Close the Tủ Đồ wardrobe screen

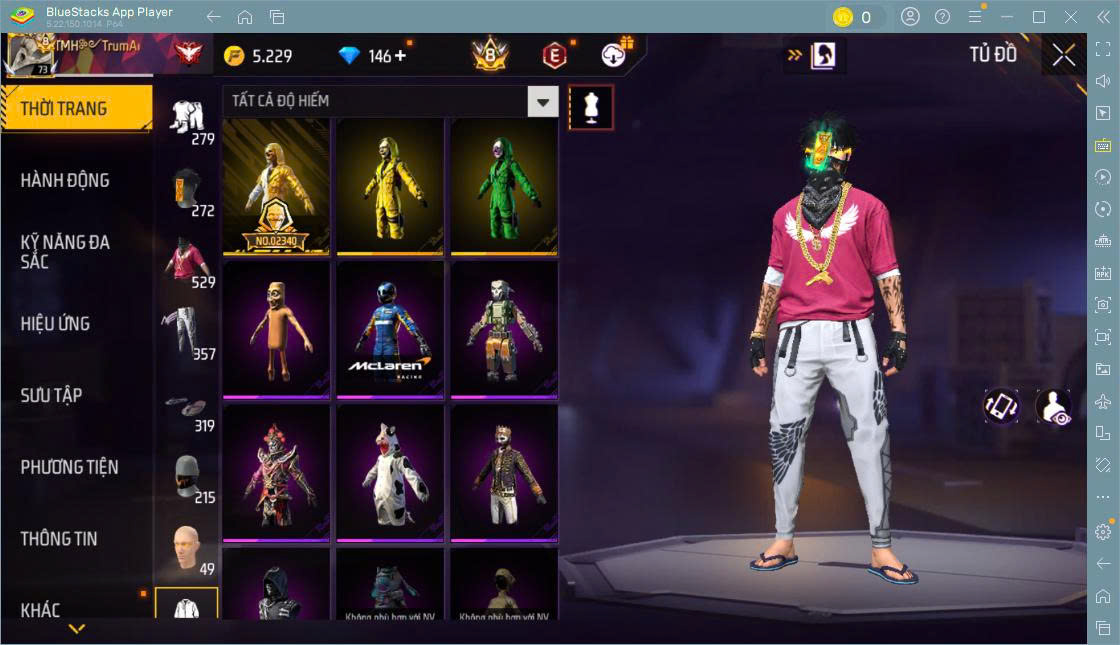pyautogui.click(x=1063, y=56)
